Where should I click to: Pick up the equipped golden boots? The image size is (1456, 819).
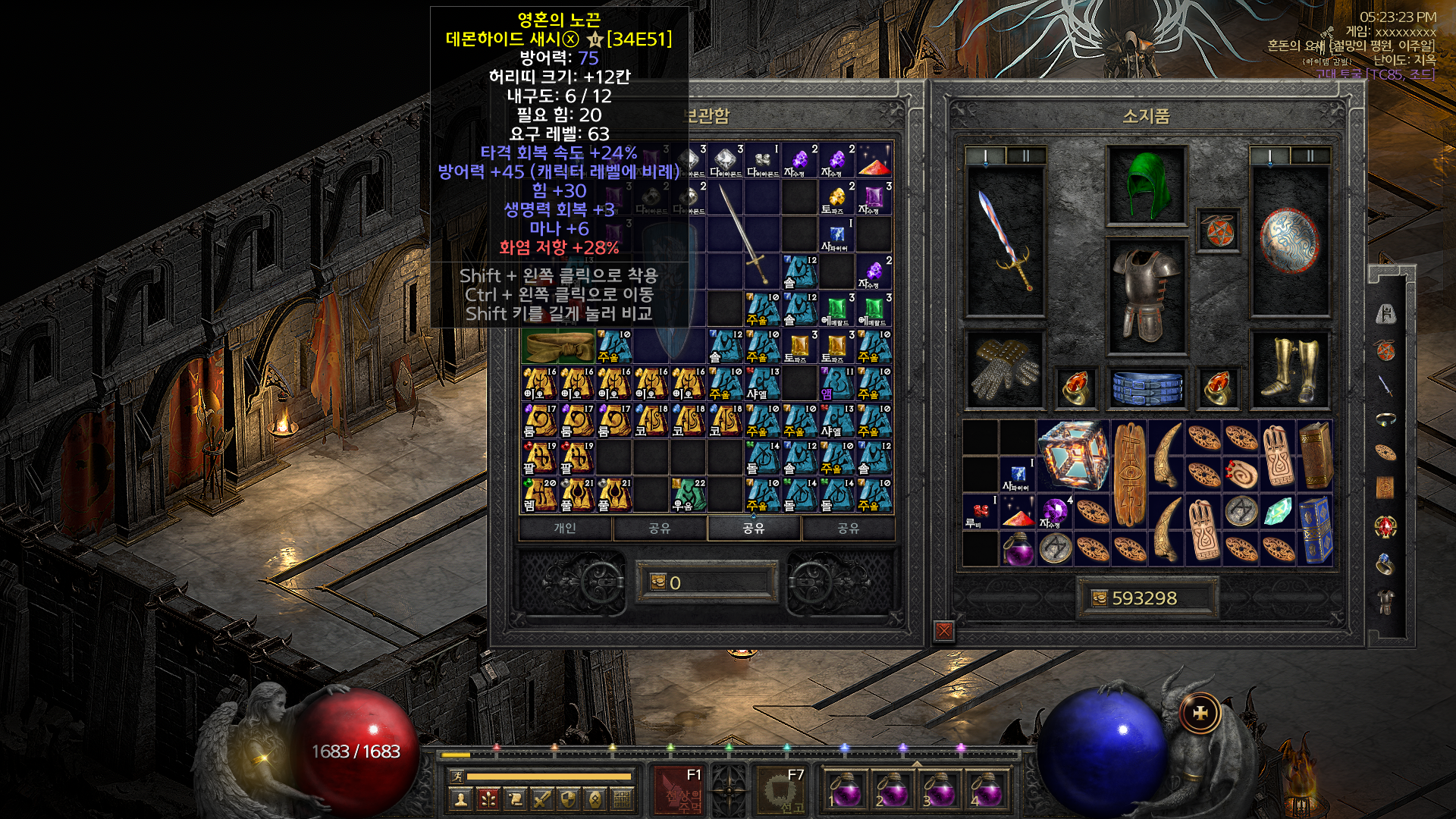pos(1289,369)
